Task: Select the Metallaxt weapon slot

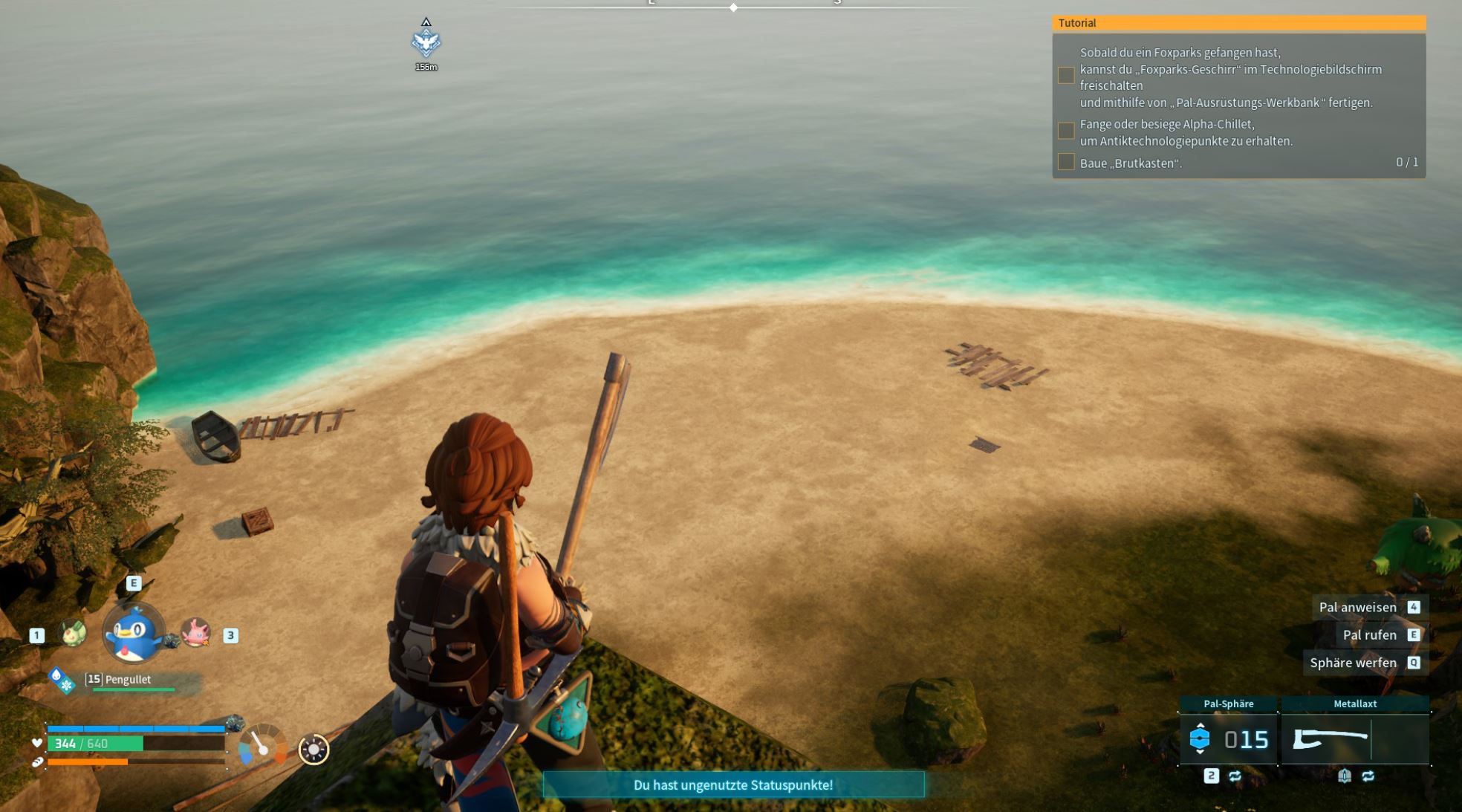Action: (x=1354, y=738)
